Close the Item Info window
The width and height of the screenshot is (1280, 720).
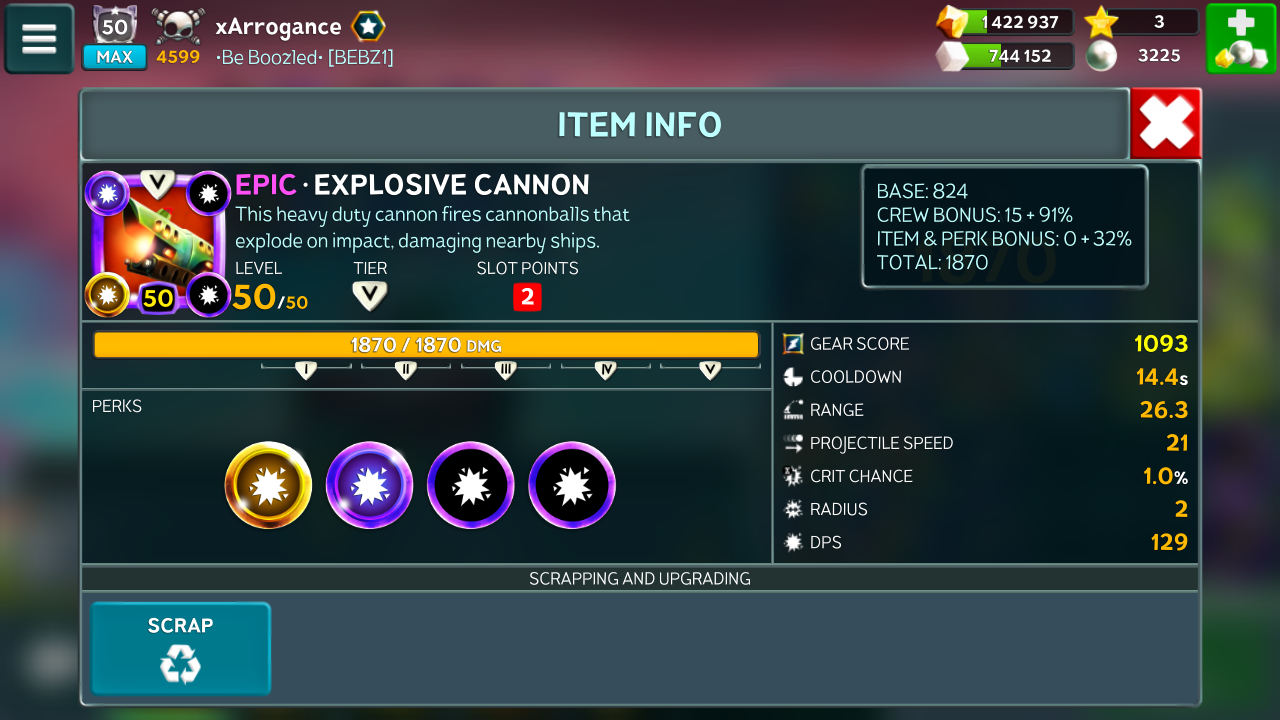tap(1165, 124)
